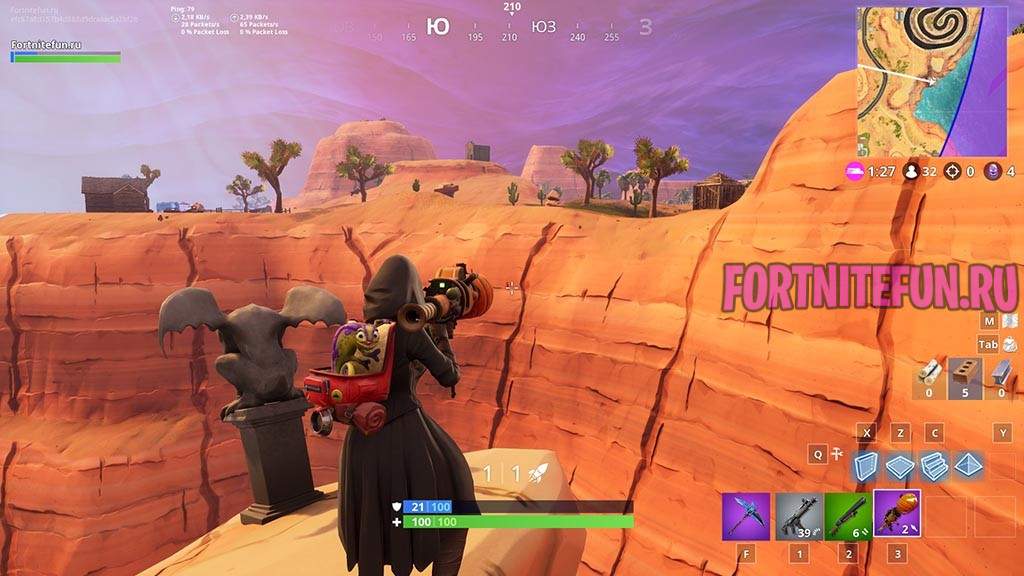Switch to the green pump shotgun
1024x576 pixels.
[x=849, y=516]
